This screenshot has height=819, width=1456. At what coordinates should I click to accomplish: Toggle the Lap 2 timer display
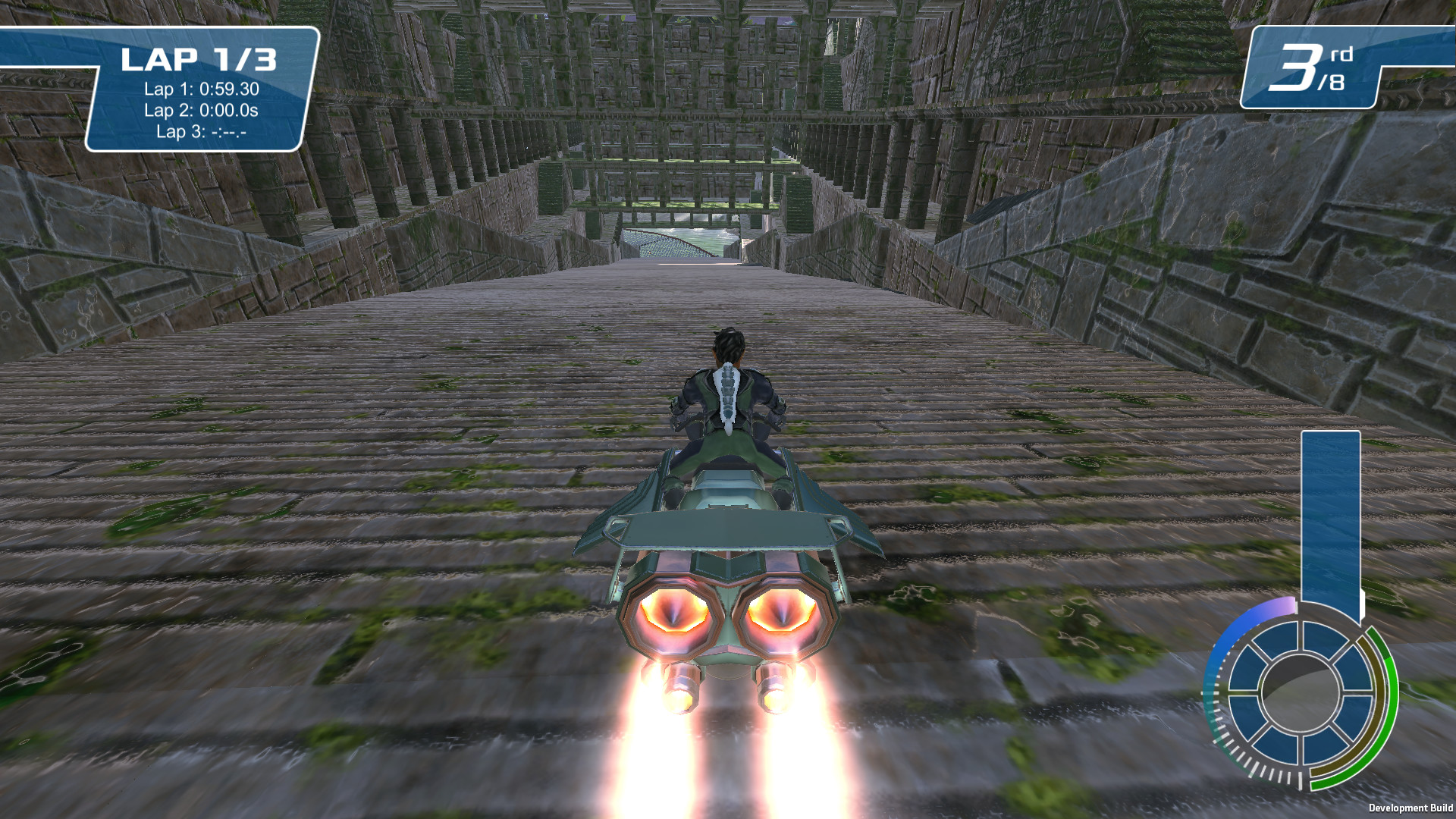point(201,111)
